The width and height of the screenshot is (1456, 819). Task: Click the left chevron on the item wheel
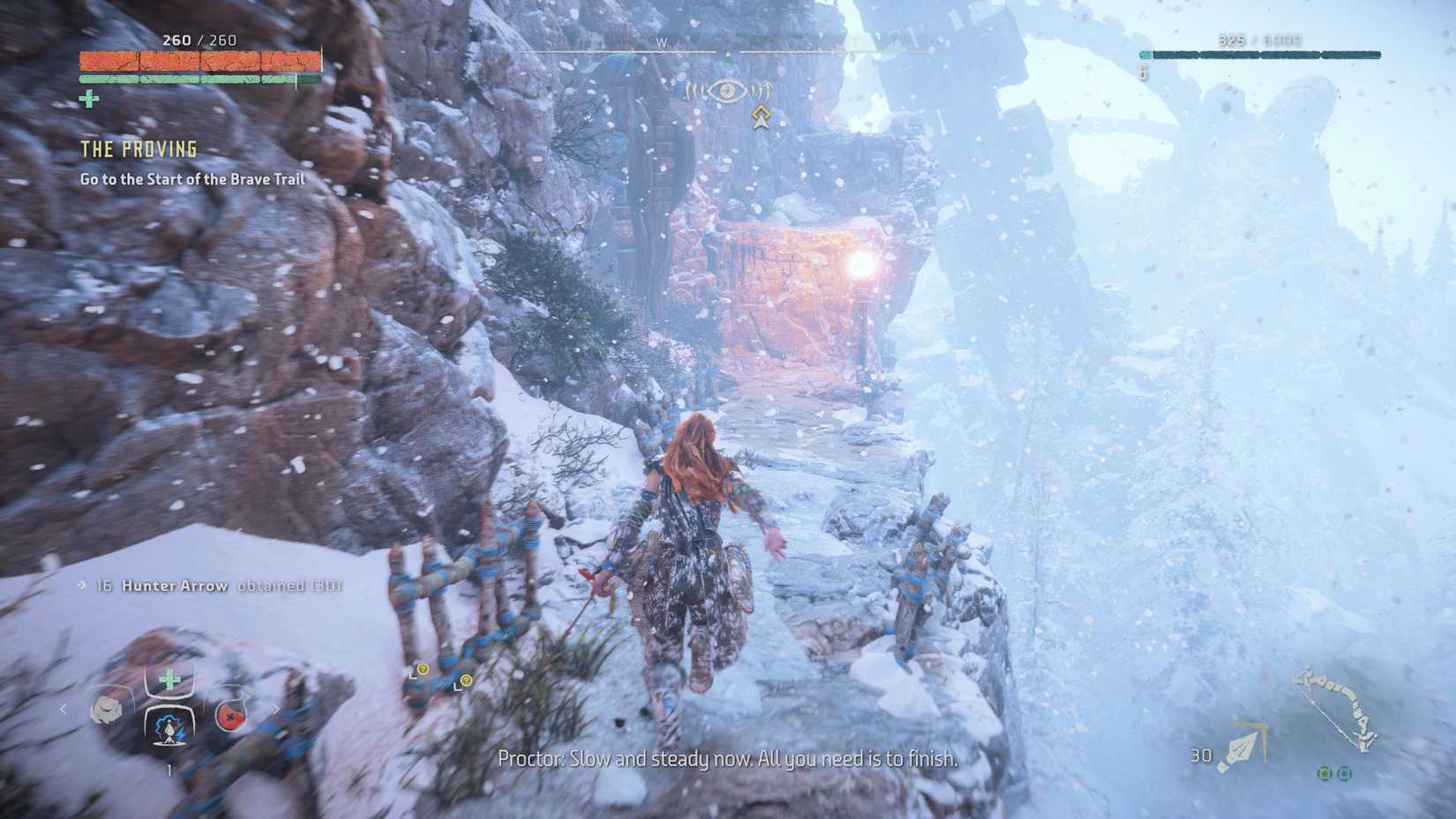pyautogui.click(x=64, y=709)
